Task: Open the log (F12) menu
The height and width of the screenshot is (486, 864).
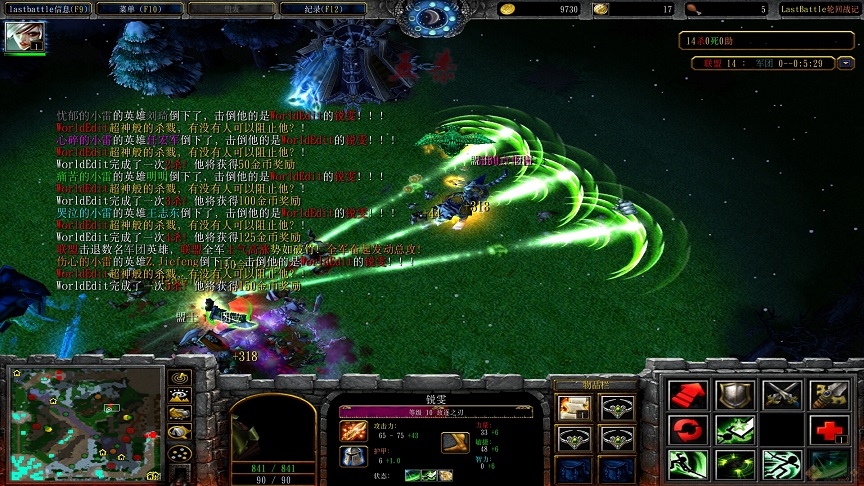Action: tap(323, 8)
